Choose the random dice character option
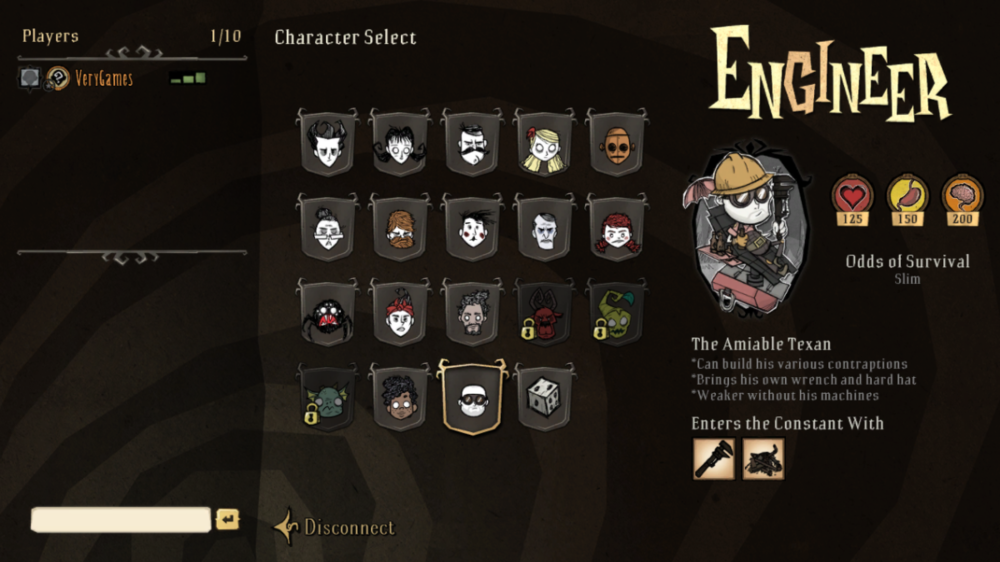The width and height of the screenshot is (1000, 562). pos(544,399)
